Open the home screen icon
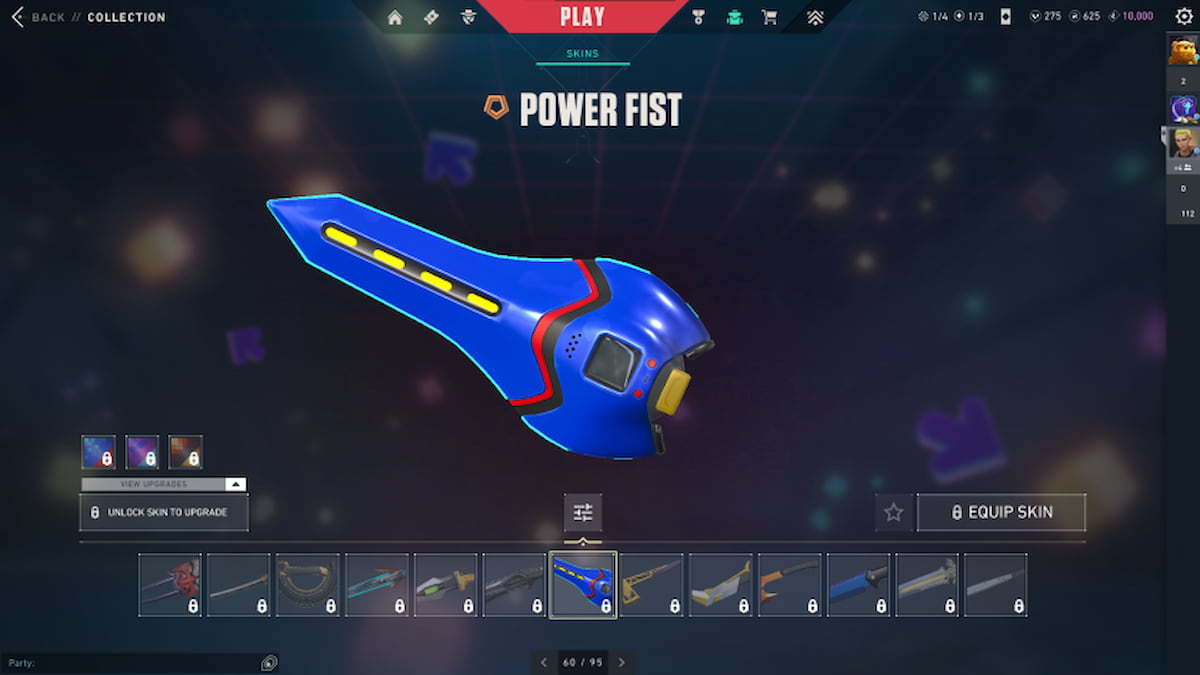Viewport: 1200px width, 675px height. [x=395, y=17]
